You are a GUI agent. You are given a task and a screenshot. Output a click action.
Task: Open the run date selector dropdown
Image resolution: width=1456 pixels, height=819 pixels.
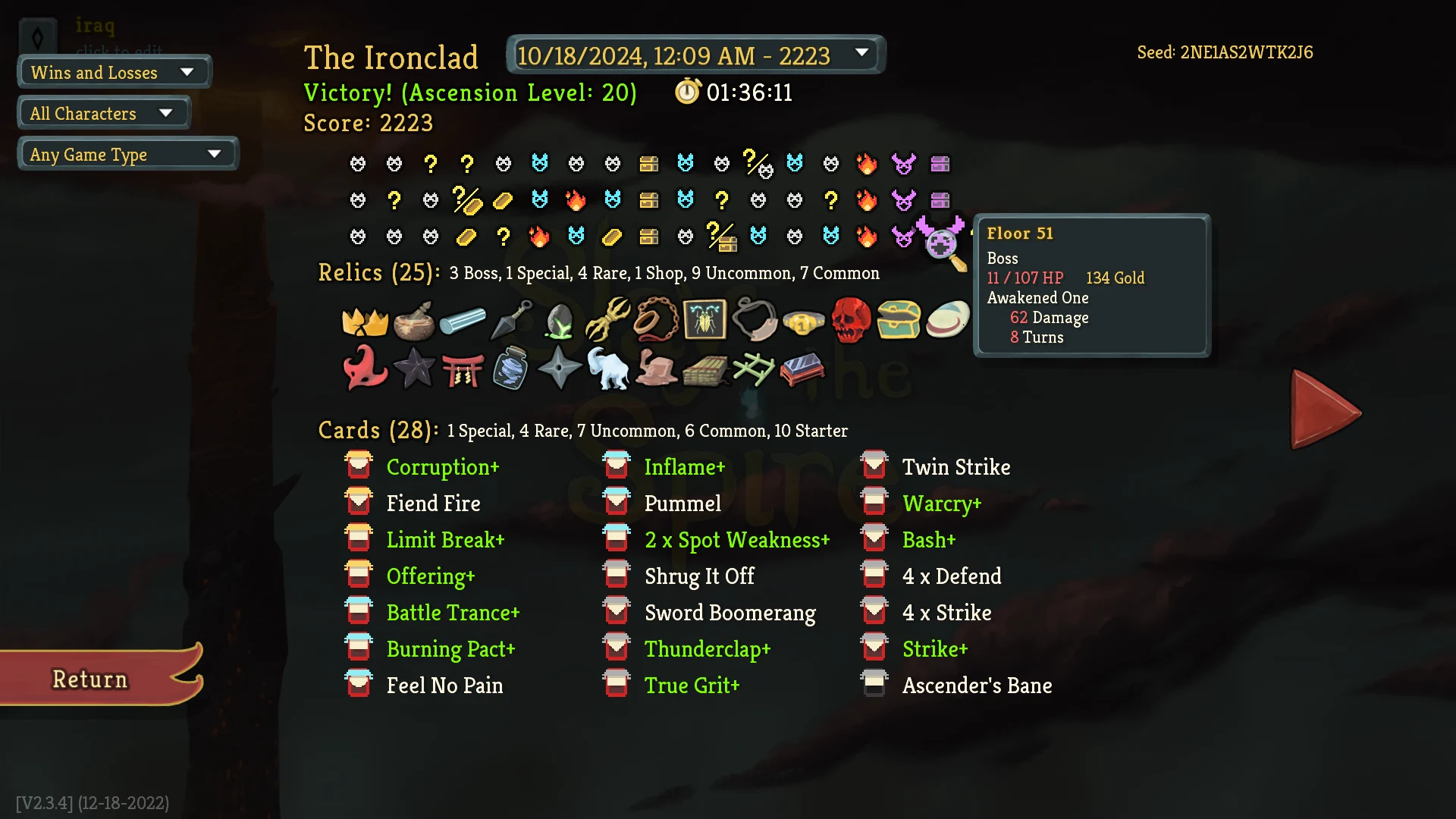coord(695,55)
